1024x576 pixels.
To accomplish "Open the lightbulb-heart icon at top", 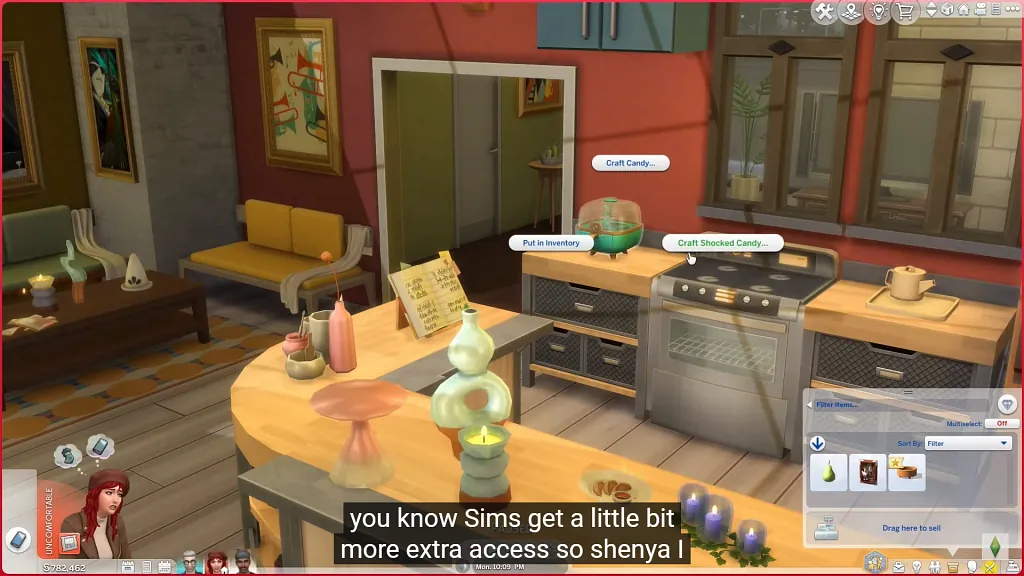I will point(879,12).
